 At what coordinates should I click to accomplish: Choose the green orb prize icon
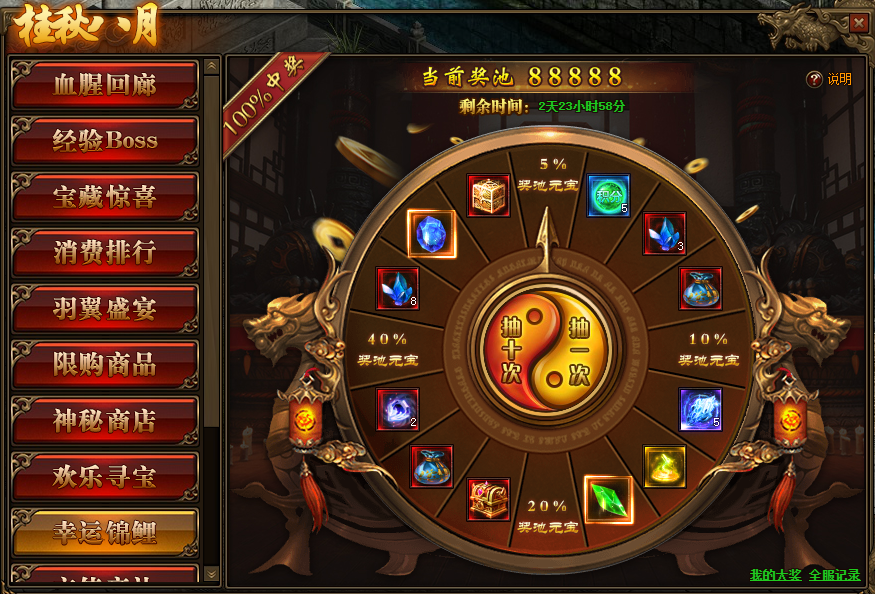tap(608, 196)
